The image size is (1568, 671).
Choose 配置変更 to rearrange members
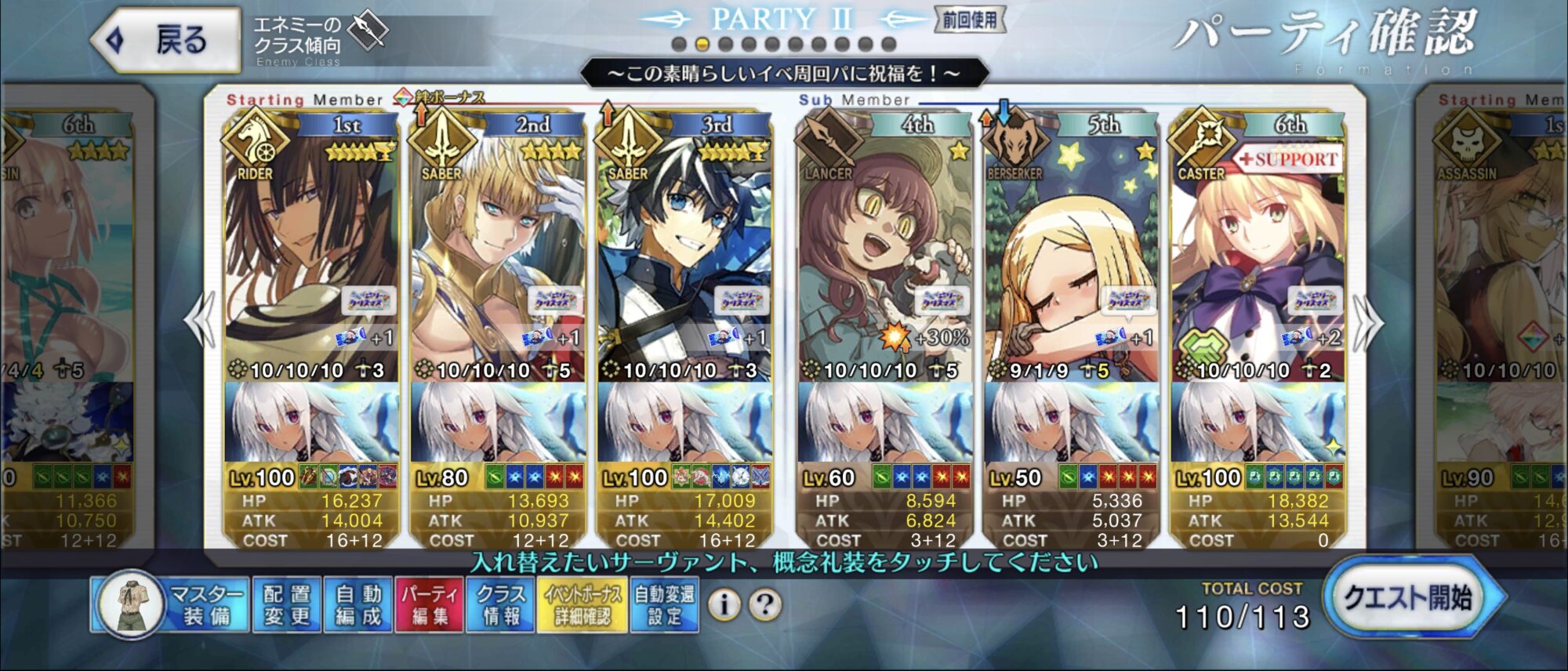coord(286,604)
